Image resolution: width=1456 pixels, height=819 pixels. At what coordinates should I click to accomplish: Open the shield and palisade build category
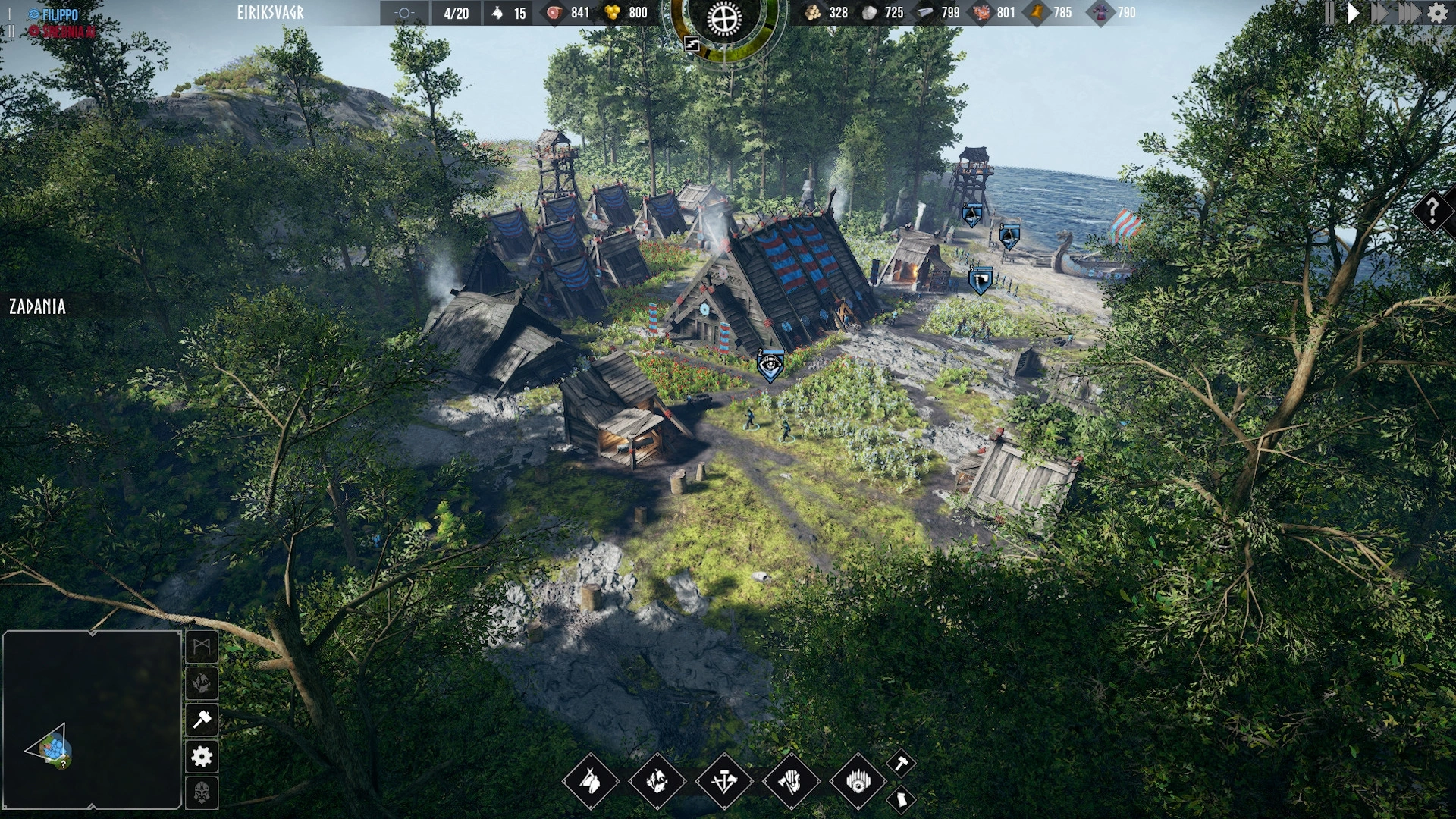point(858,781)
